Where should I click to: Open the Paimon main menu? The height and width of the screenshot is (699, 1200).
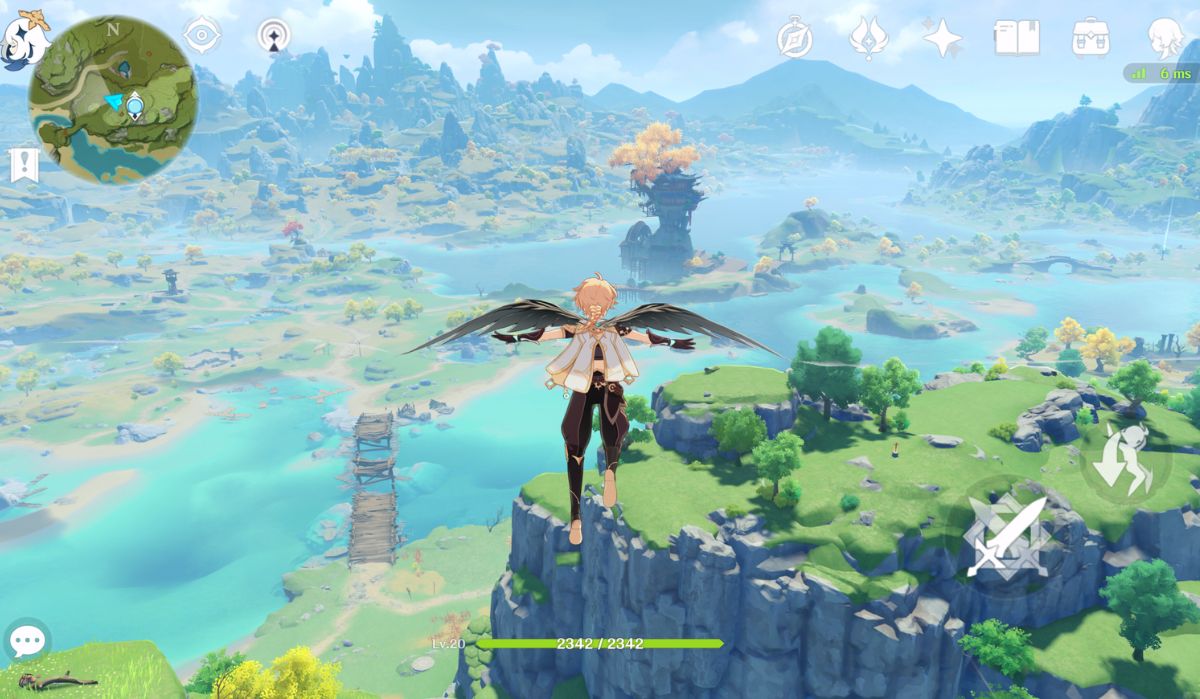pos(22,40)
